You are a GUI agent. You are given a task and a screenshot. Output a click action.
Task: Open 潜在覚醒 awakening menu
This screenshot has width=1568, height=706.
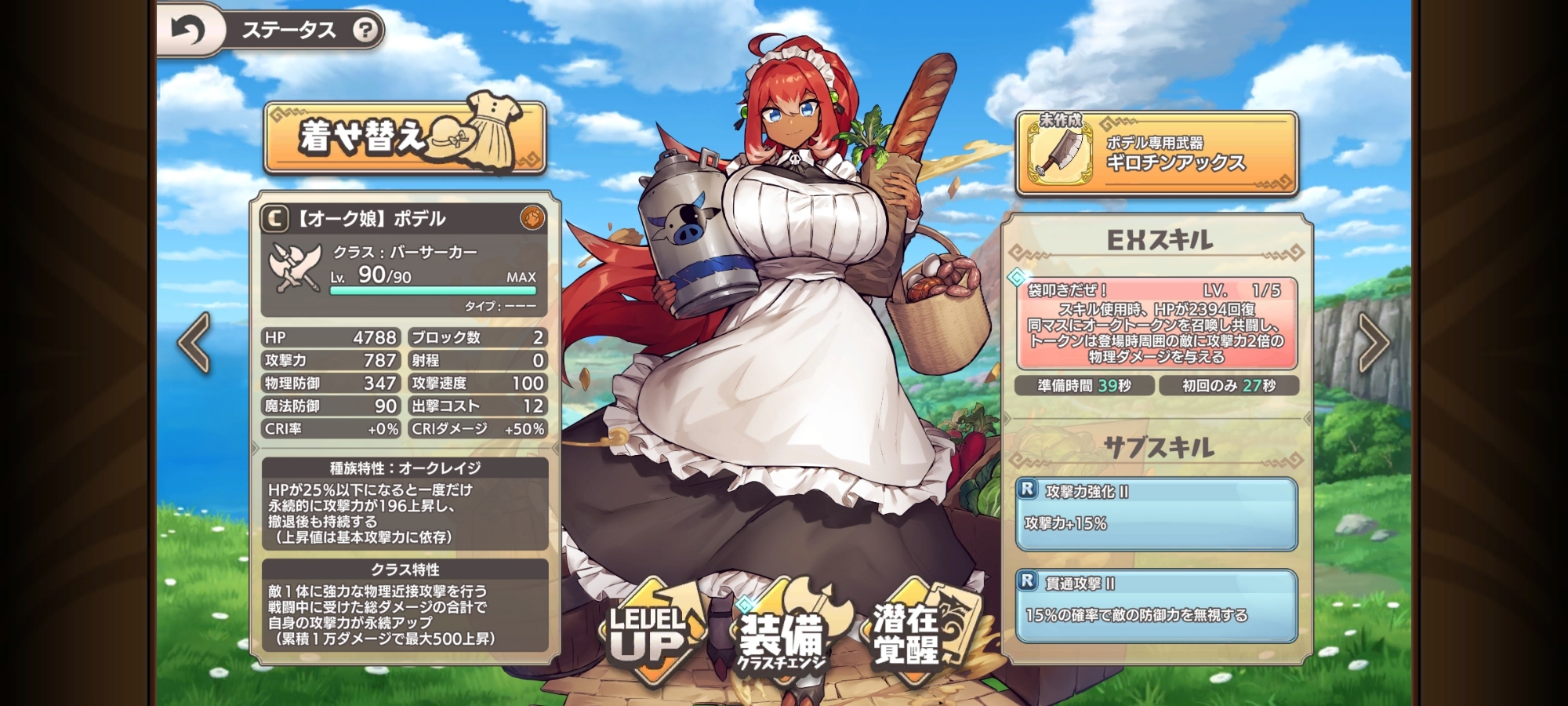coord(909,635)
